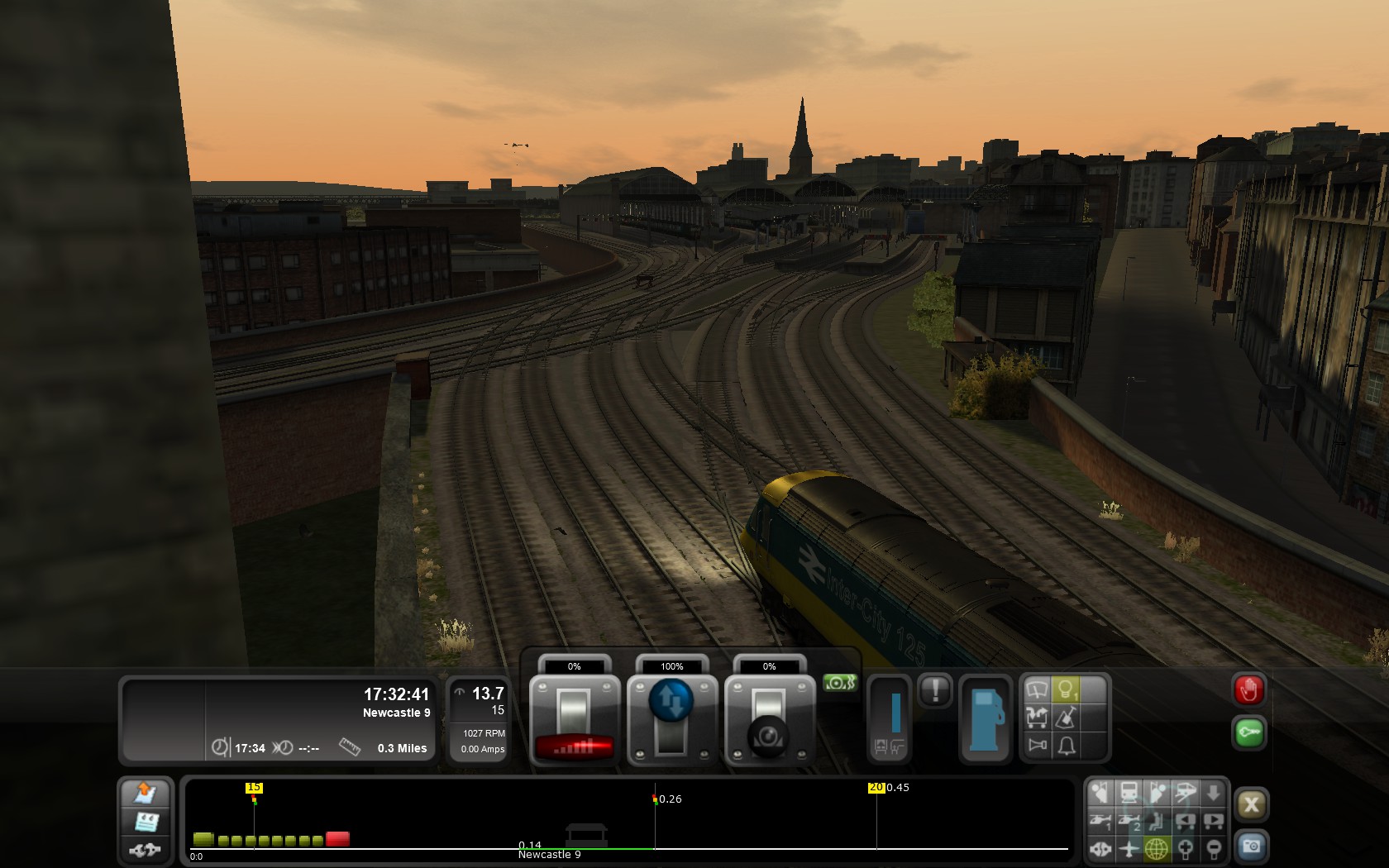Click the blue fuel pump icon
This screenshot has height=868, width=1389.
[985, 718]
